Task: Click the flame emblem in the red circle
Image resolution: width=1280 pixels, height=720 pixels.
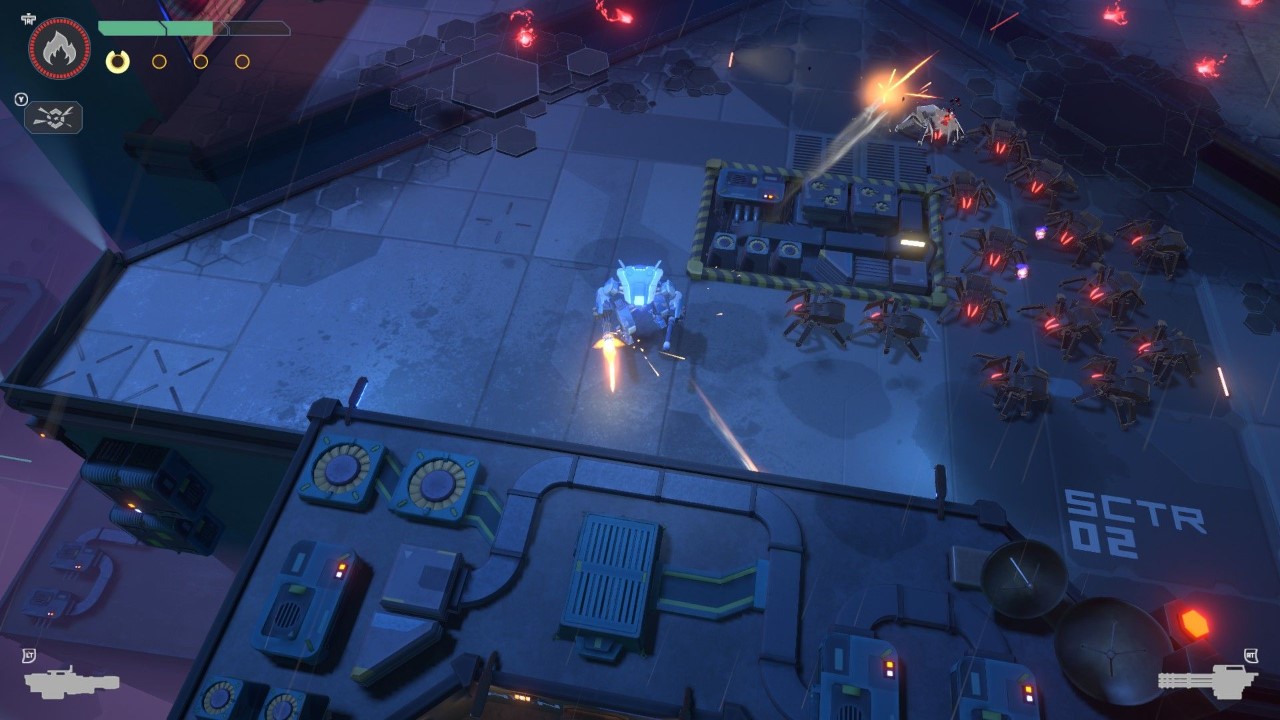Action: coord(59,48)
